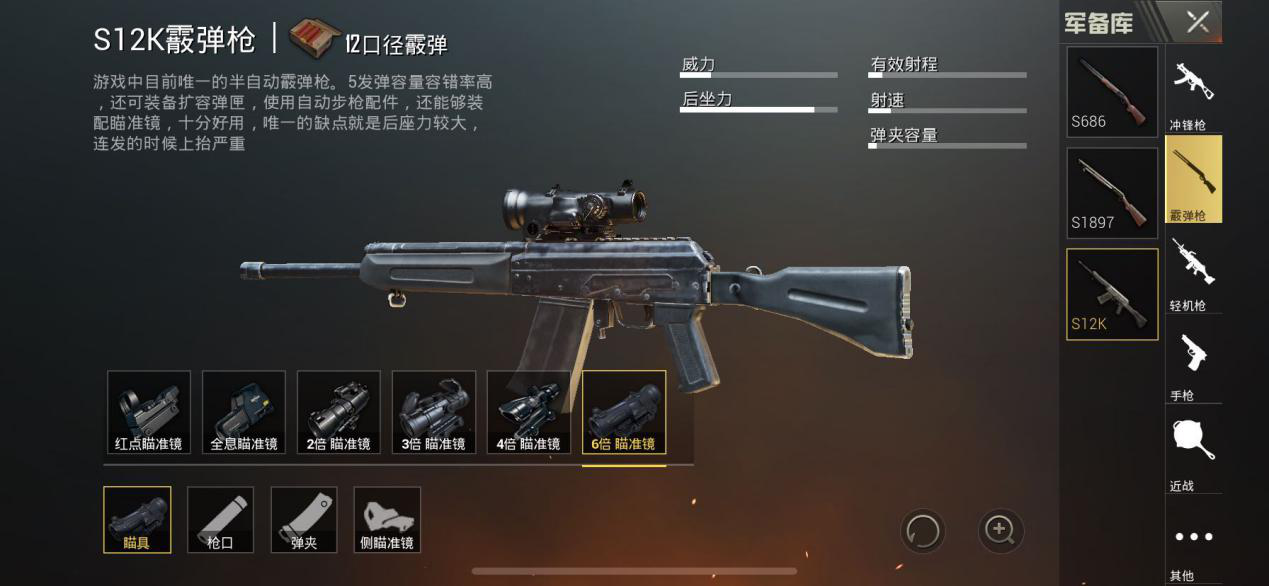Viewport: 1269px width, 586px height.
Task: Open the 近战 melee category
Action: click(1193, 450)
